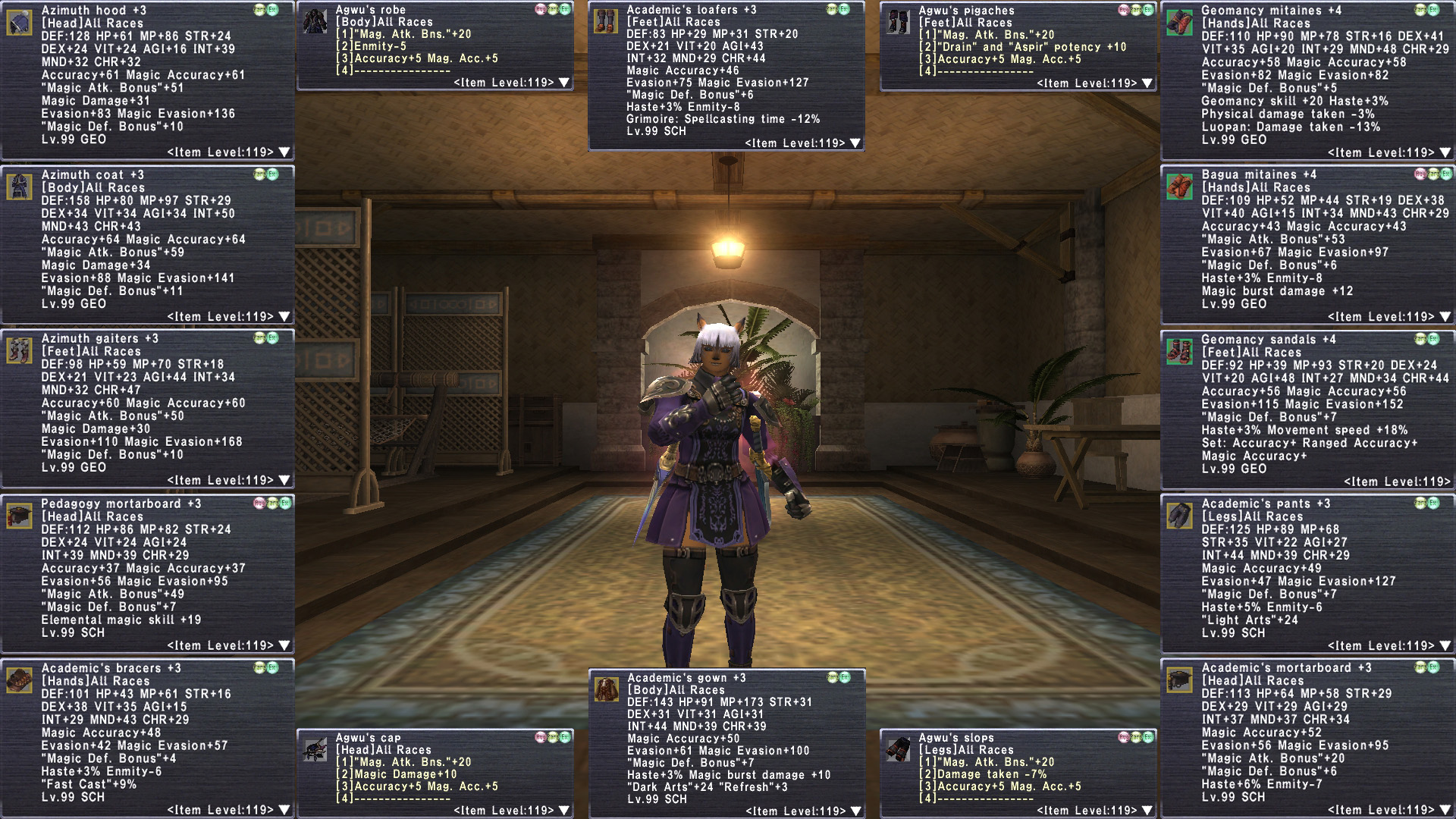Screen dimensions: 1456x819
Task: Select the Agwu's robe item icon
Action: pos(315,22)
